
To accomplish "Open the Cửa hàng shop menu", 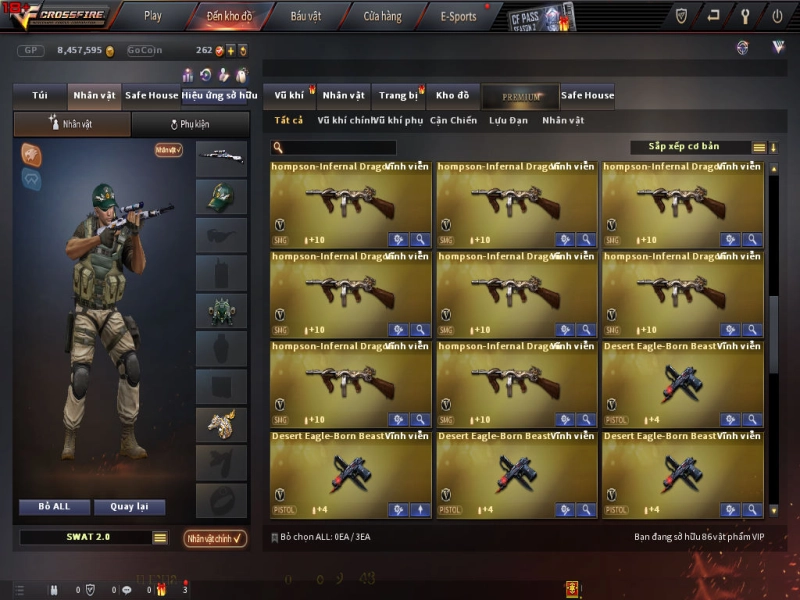I will tap(382, 16).
